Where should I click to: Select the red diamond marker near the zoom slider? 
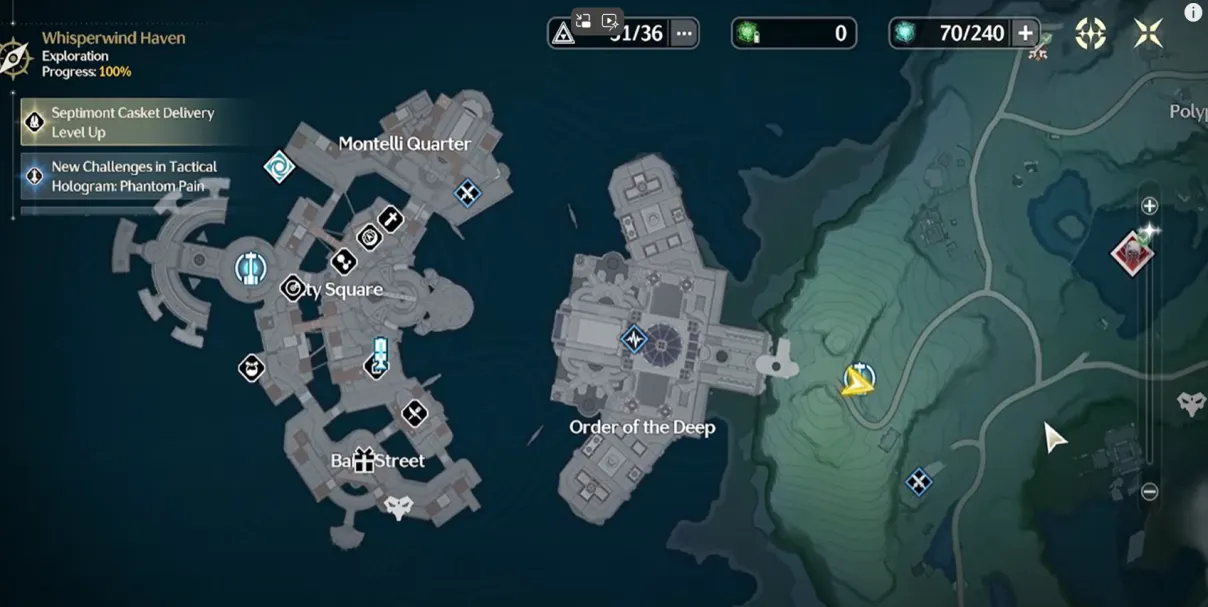1132,251
